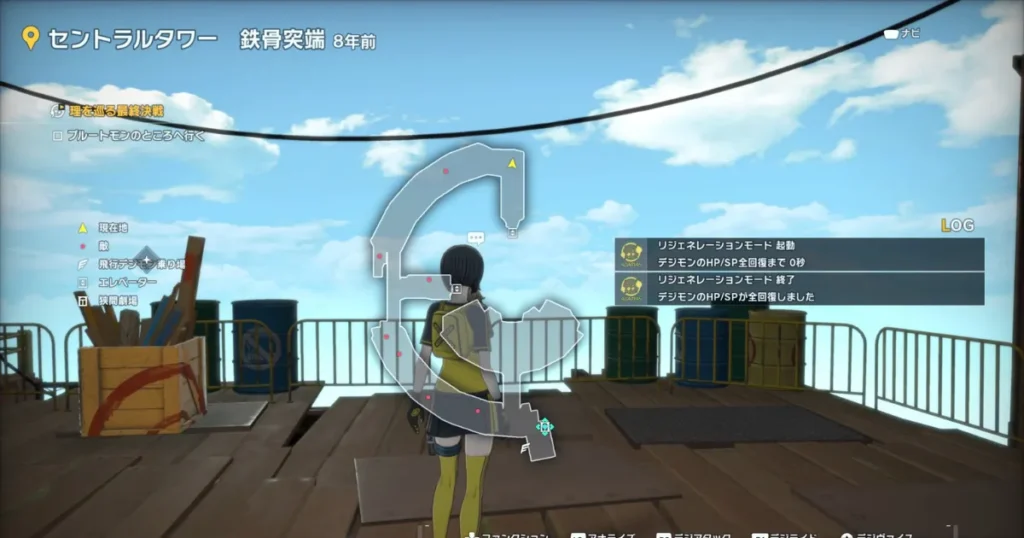1024x538 pixels.
Task: Click the yellow triangle current-position marker on the map
Action: (512, 163)
